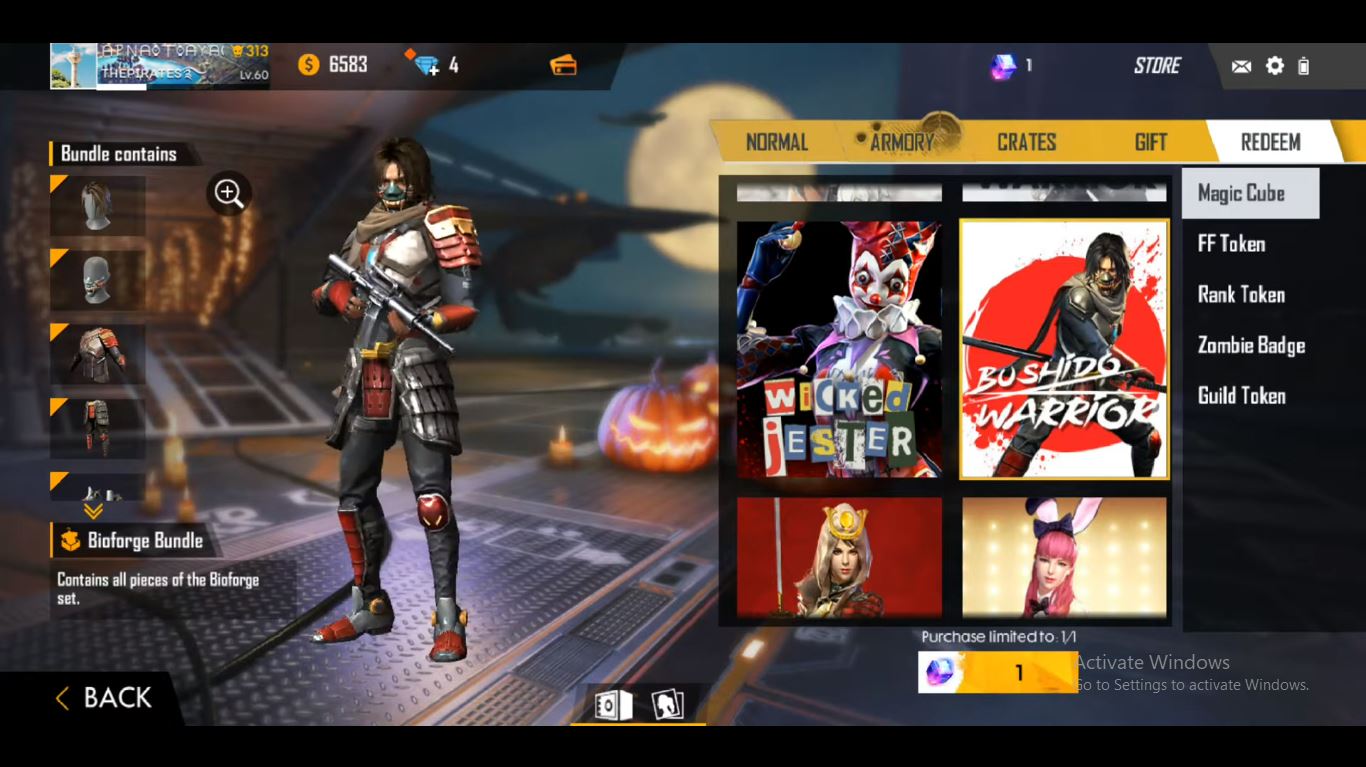Viewport: 1366px width, 767px height.
Task: Open the ARMORY tab
Action: (x=901, y=142)
